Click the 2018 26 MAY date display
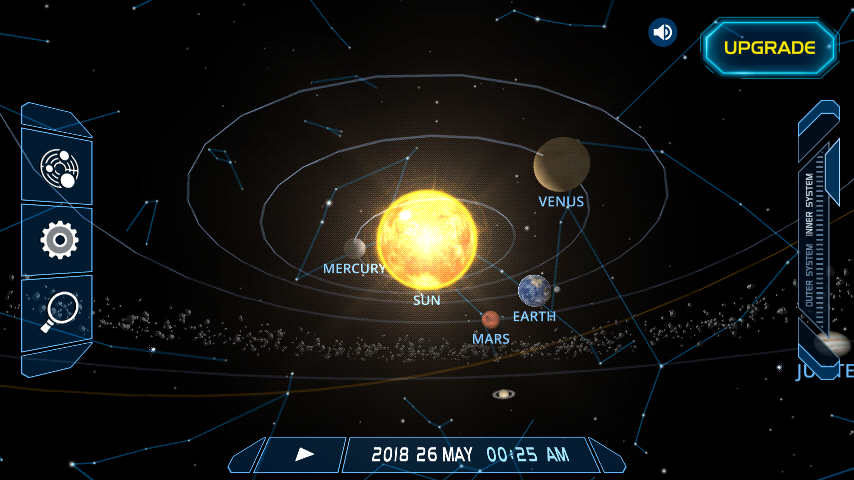This screenshot has height=480, width=854. tap(422, 455)
